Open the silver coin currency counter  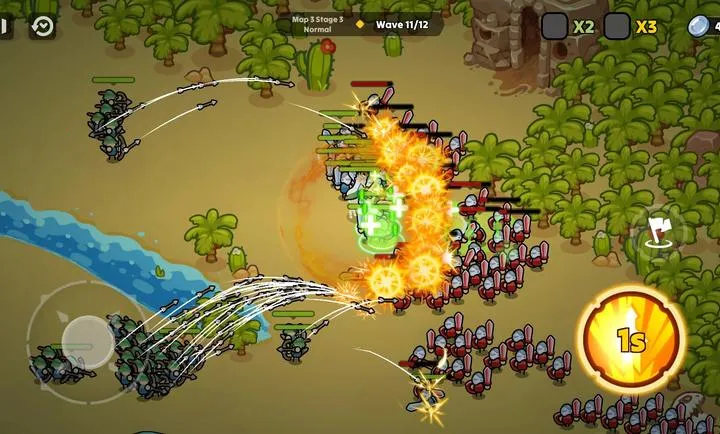pyautogui.click(x=702, y=27)
